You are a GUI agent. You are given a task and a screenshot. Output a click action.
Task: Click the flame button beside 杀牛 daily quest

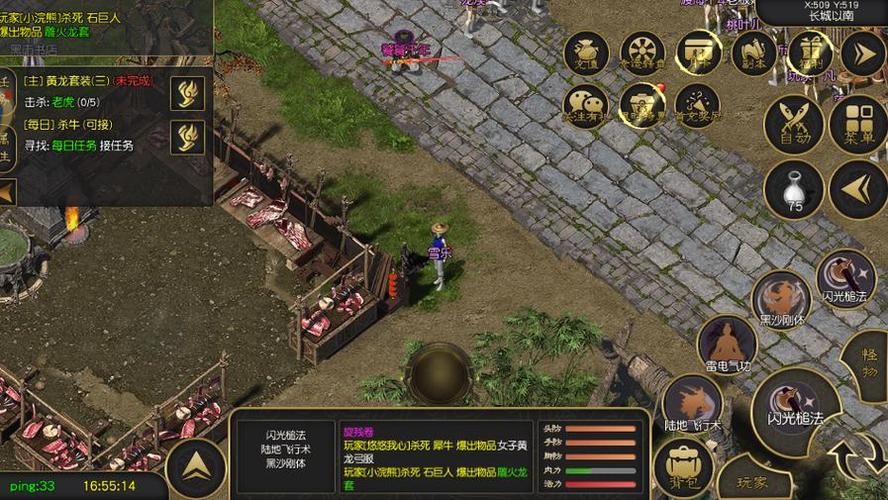pos(187,137)
